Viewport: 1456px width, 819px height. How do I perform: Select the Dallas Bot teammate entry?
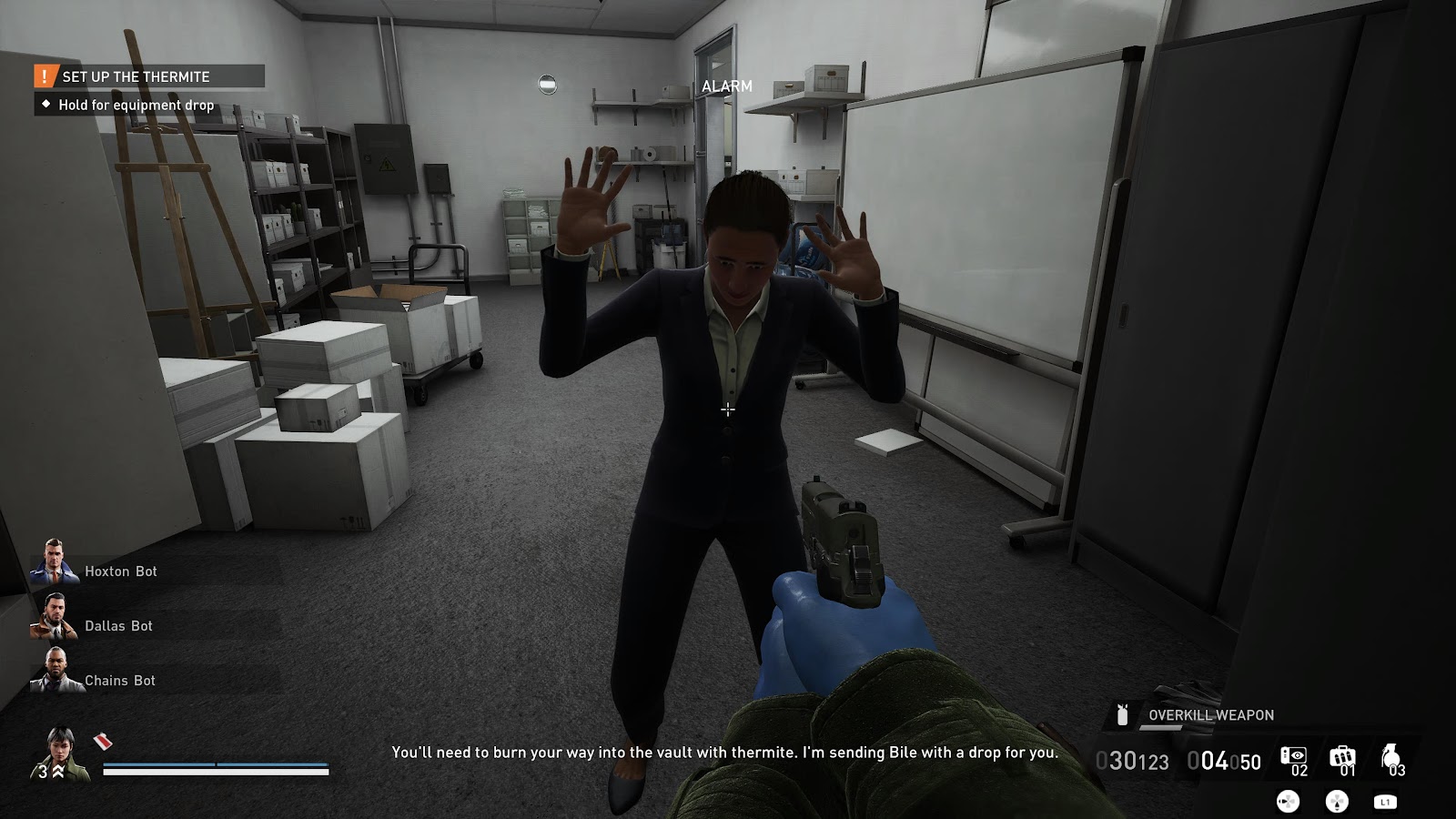(x=118, y=626)
